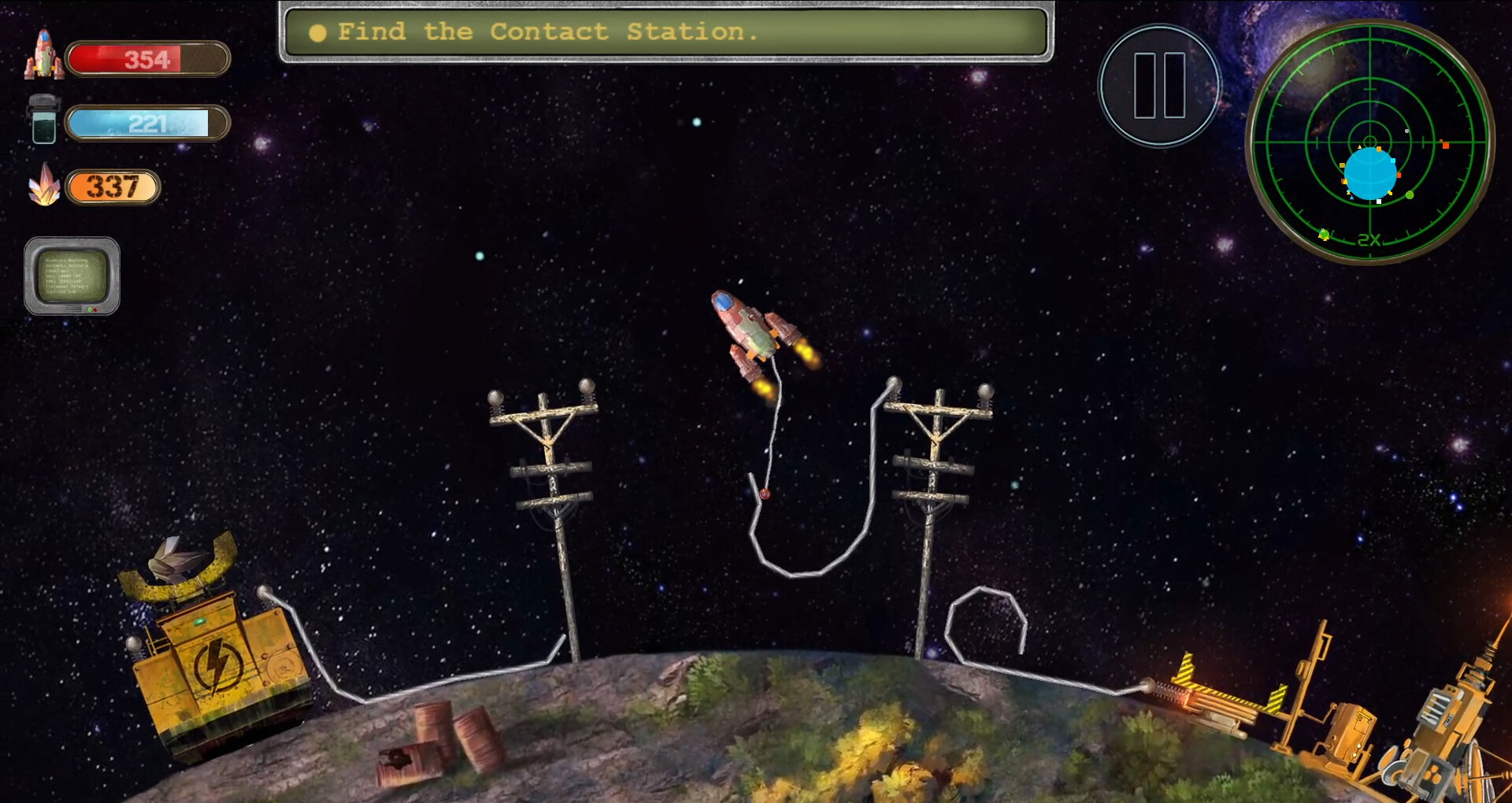Click the objective marker dot in the banner
This screenshot has width=1512, height=803.
click(318, 32)
